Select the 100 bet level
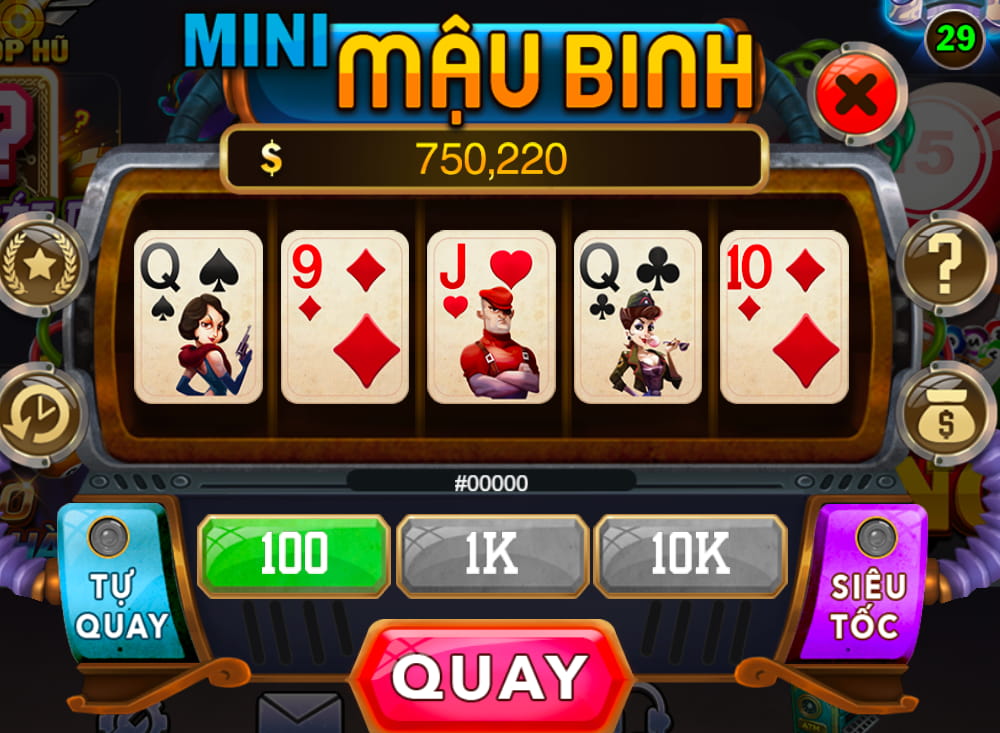The height and width of the screenshot is (733, 1000). tap(293, 556)
